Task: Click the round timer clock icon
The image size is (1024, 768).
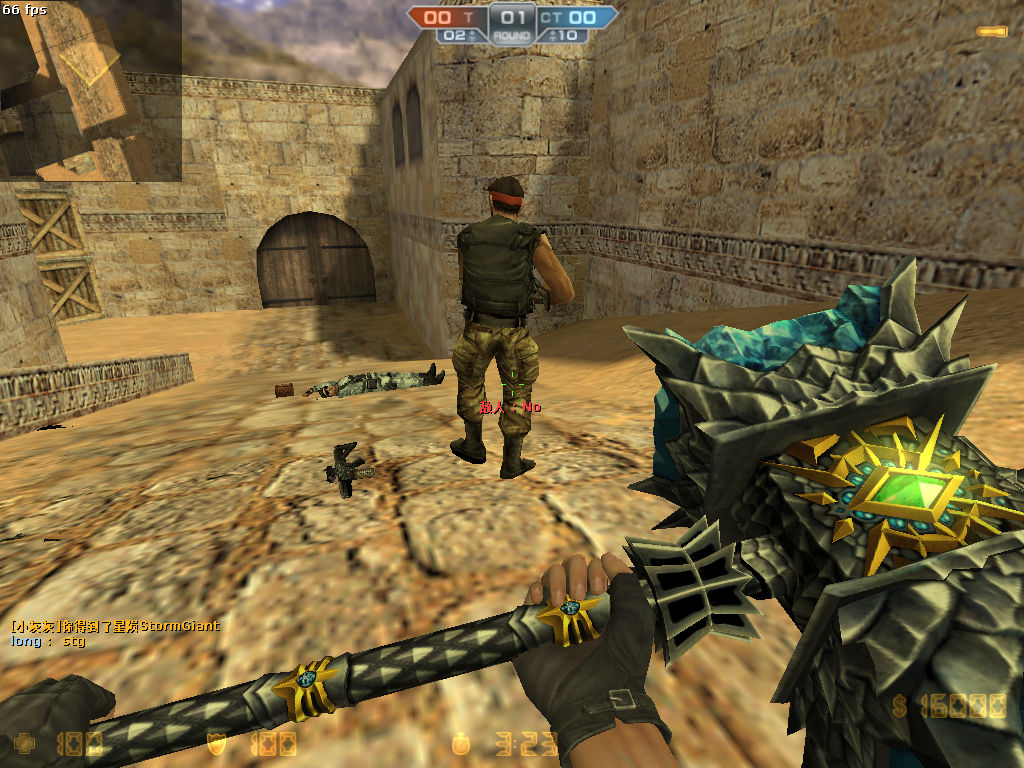Action: (461, 743)
